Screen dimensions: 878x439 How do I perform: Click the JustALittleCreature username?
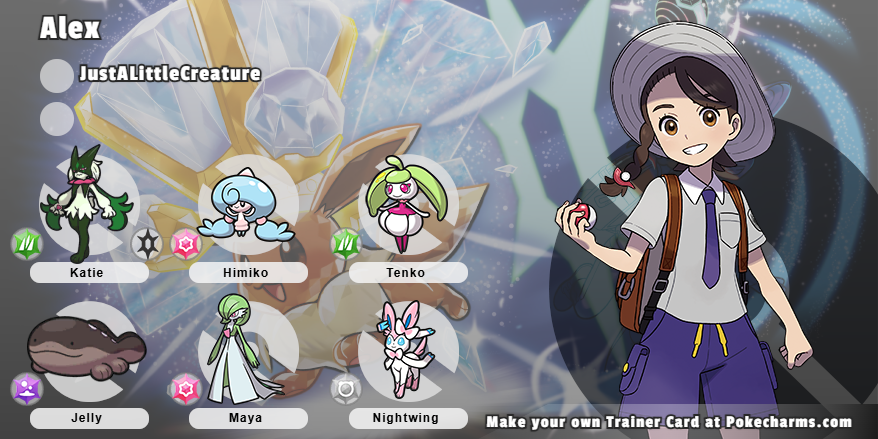[170, 73]
